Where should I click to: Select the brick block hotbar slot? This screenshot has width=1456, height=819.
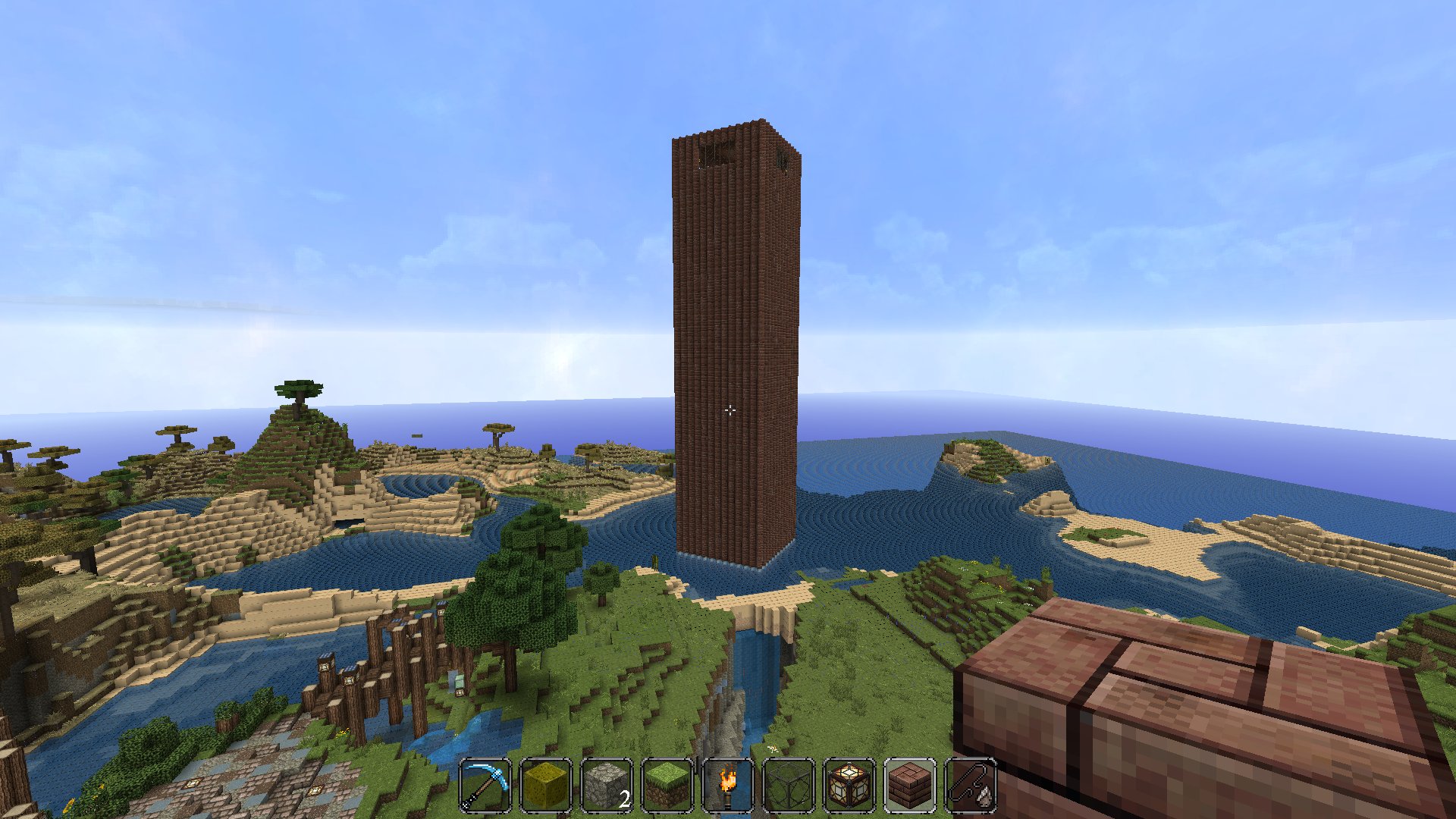click(910, 786)
